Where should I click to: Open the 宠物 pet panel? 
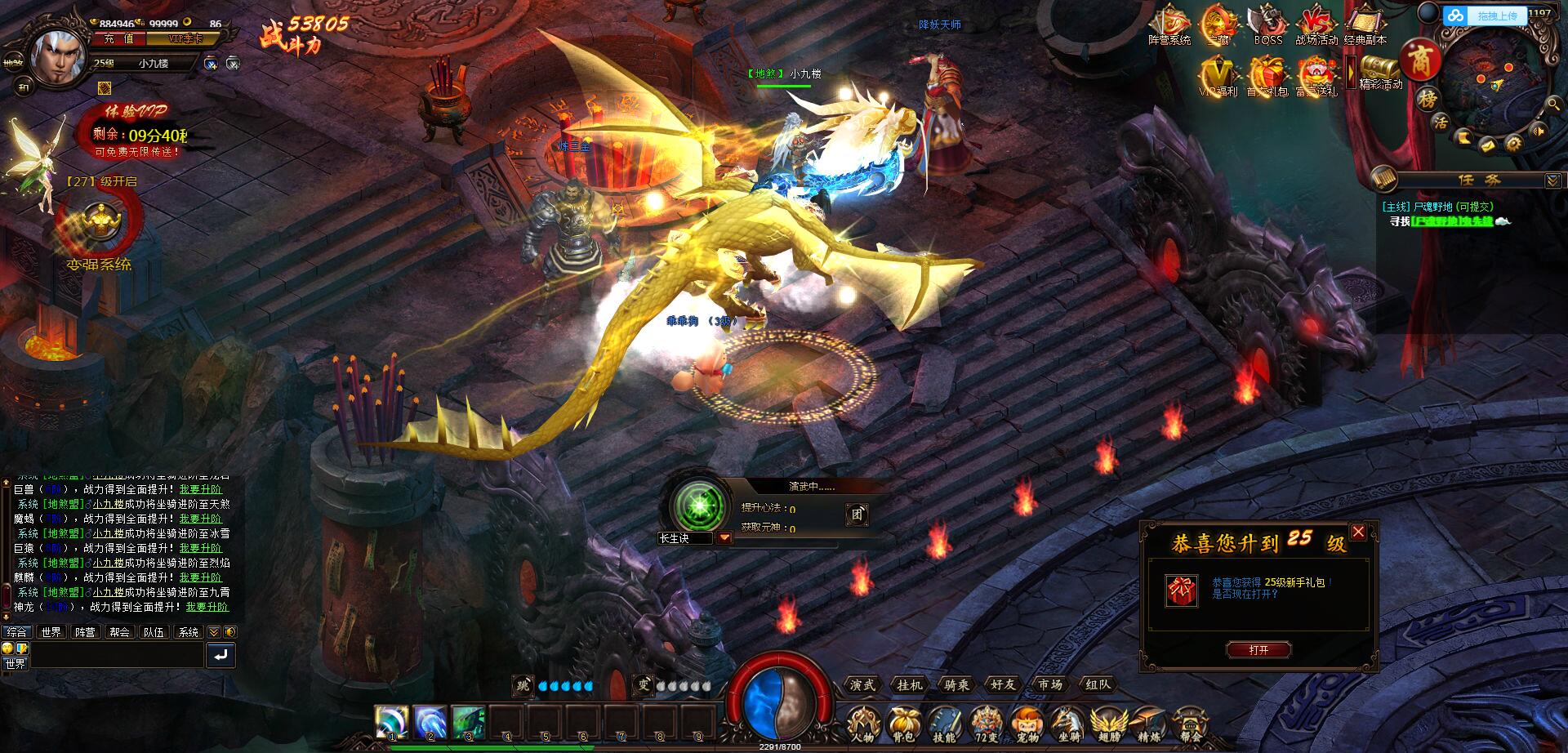pos(1027,724)
